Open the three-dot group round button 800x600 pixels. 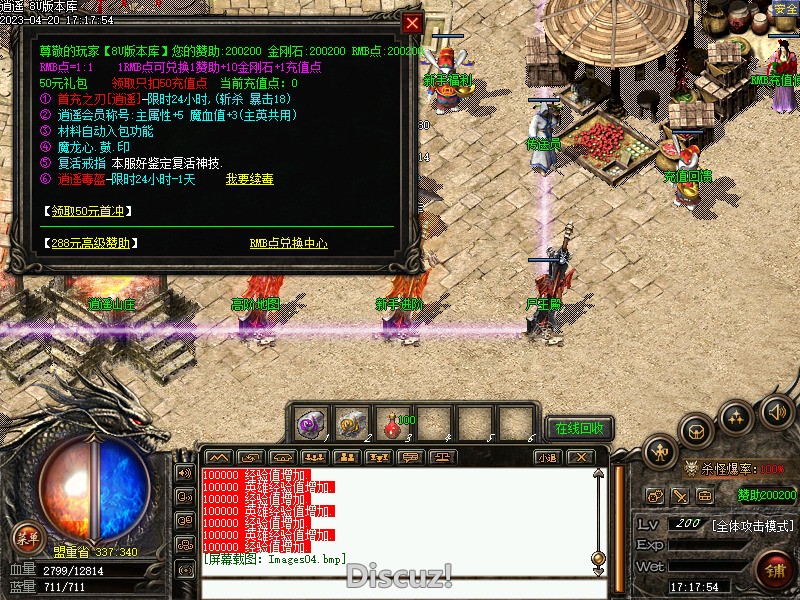[x=736, y=417]
